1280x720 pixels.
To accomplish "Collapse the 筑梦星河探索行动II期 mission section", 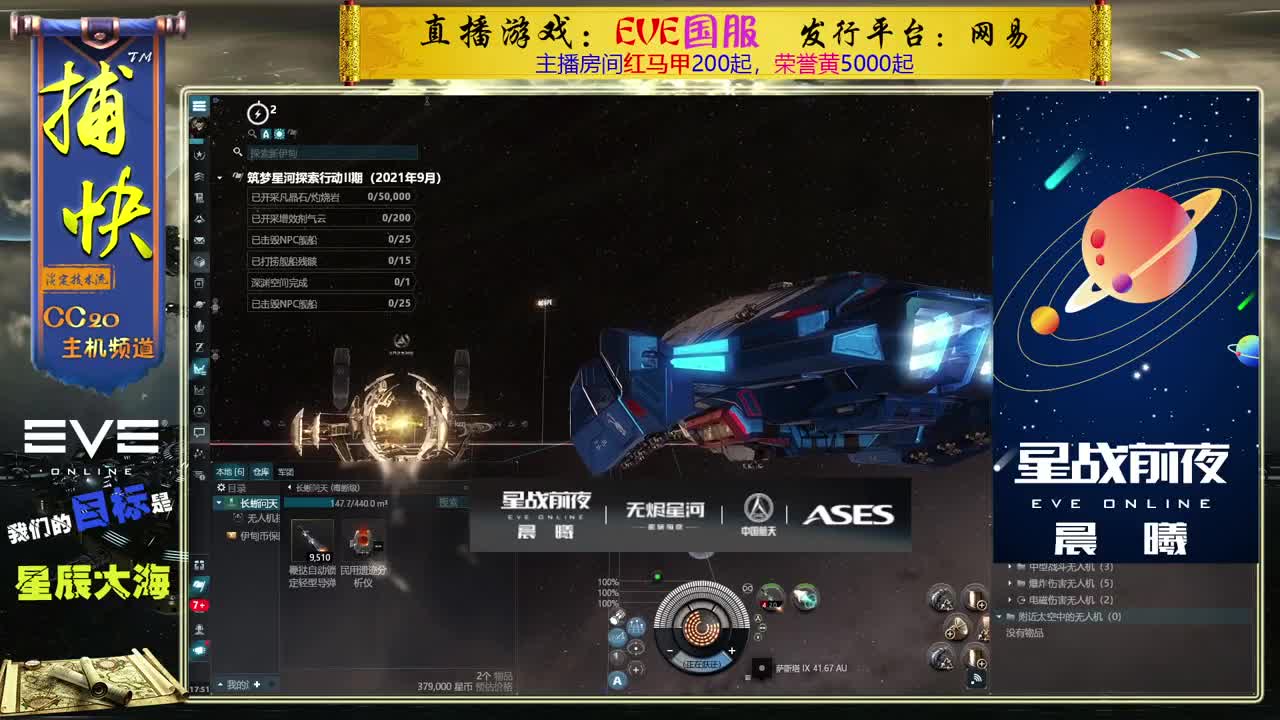I will pyautogui.click(x=220, y=176).
